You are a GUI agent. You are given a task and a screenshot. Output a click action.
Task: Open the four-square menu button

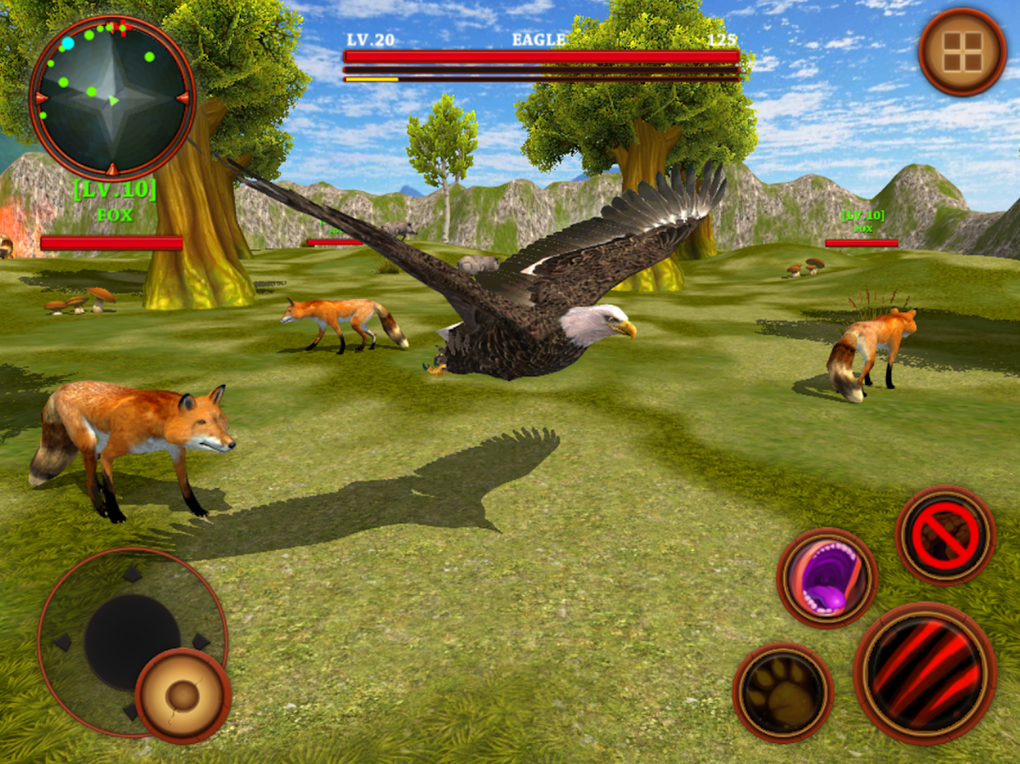pyautogui.click(x=962, y=52)
